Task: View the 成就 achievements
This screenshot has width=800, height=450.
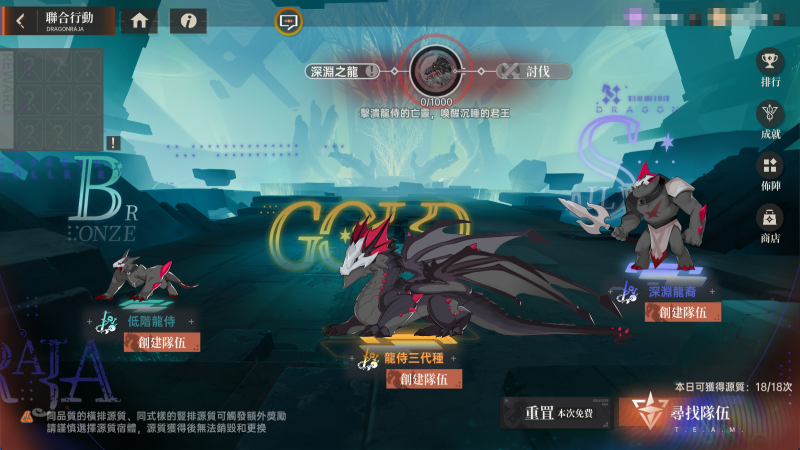Action: pos(769,118)
